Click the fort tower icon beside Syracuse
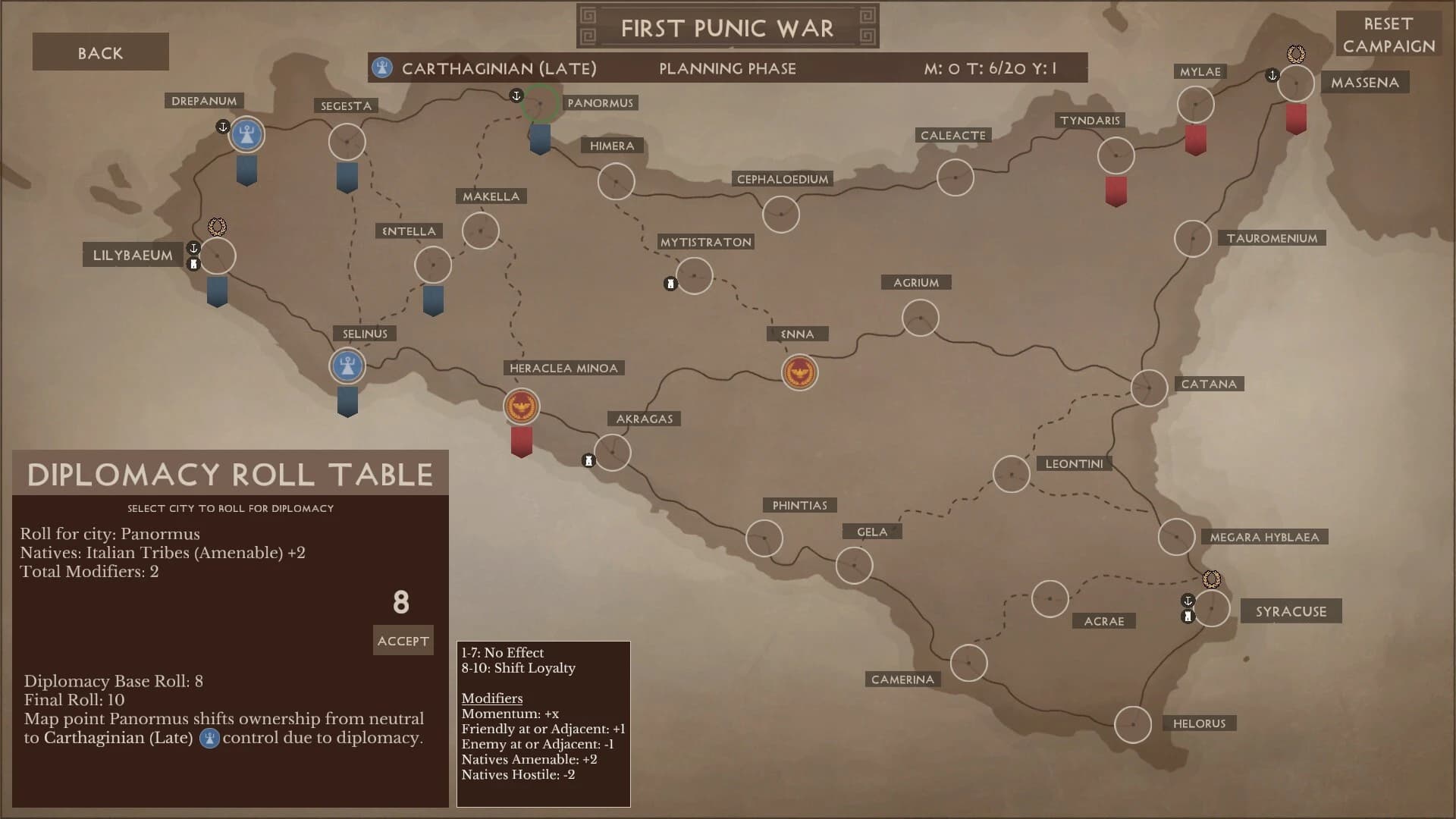Image resolution: width=1456 pixels, height=819 pixels. coord(1187,616)
